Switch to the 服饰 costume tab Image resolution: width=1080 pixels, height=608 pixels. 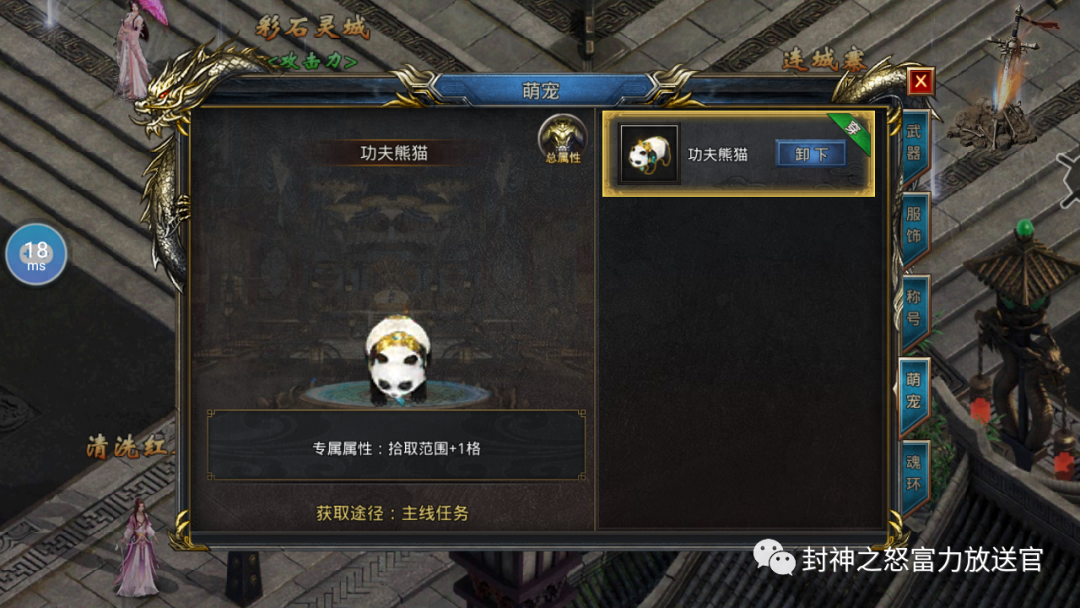[x=914, y=226]
